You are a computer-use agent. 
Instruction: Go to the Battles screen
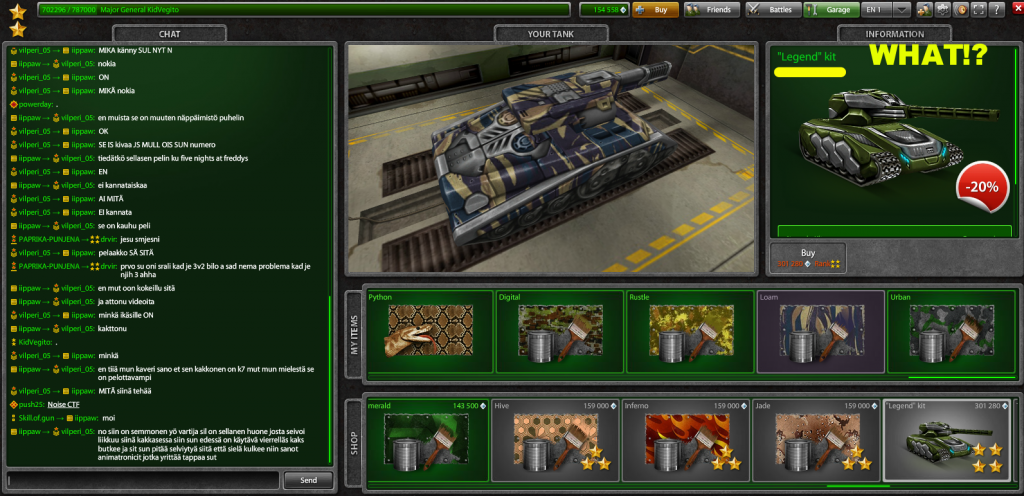tap(772, 10)
